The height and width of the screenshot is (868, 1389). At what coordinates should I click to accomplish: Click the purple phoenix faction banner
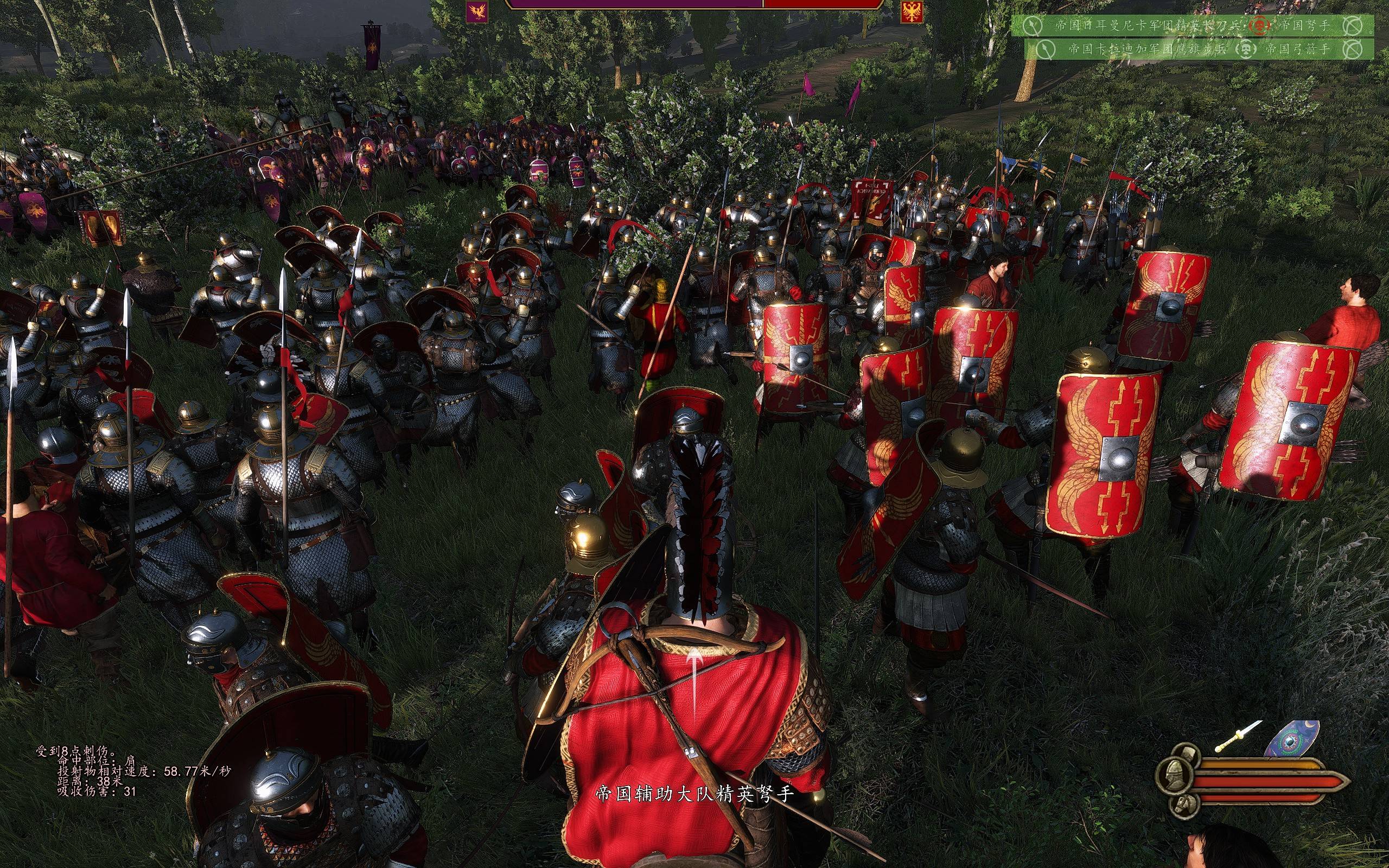click(x=477, y=11)
